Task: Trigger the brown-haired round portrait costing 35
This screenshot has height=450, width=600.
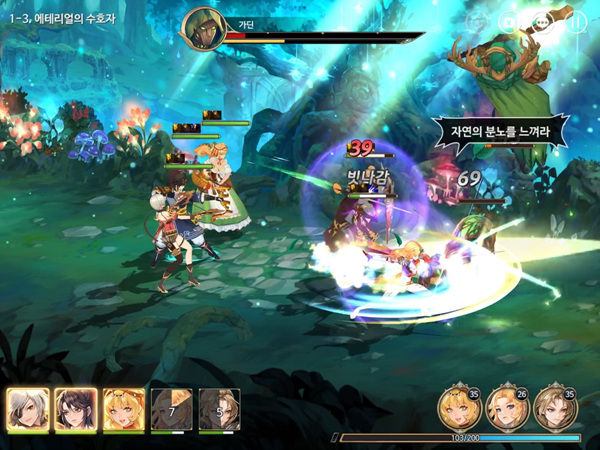Action: coord(554,405)
